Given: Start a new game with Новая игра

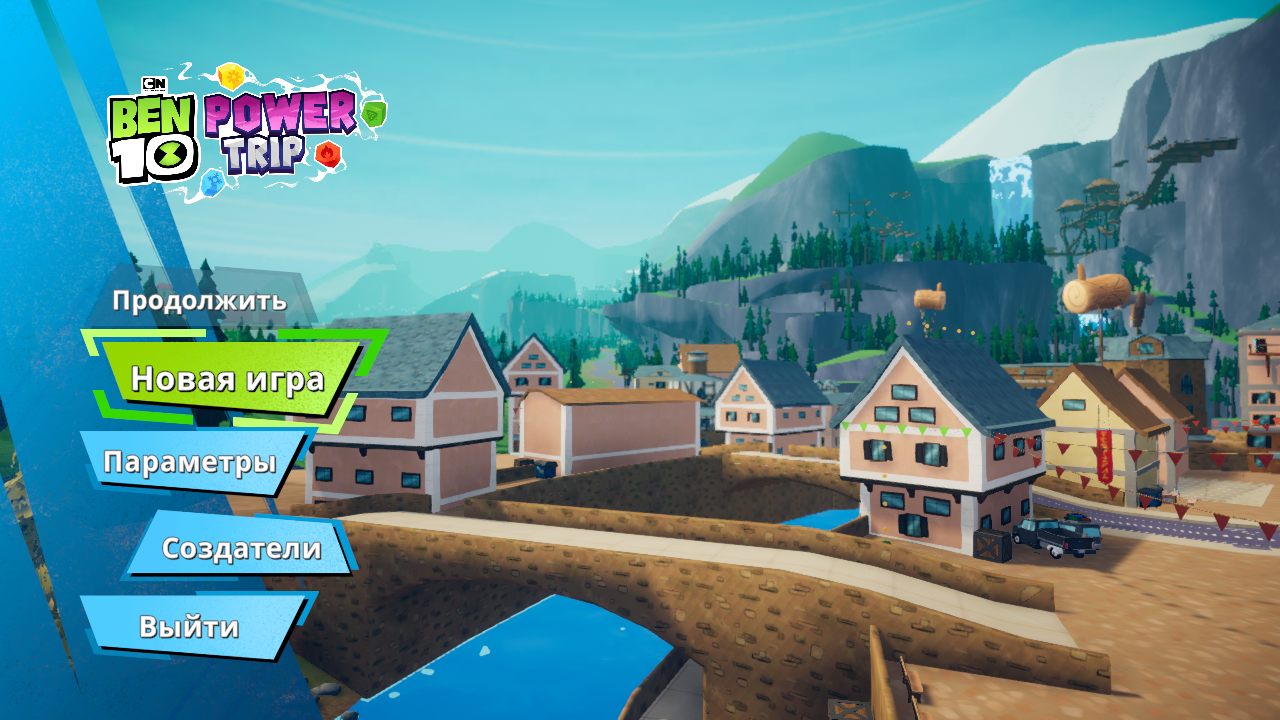Looking at the screenshot, I should [228, 380].
